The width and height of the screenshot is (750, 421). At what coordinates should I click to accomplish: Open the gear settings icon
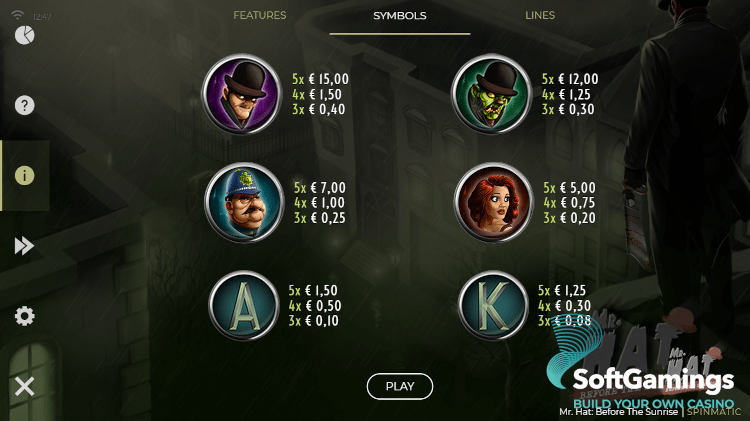pos(25,316)
